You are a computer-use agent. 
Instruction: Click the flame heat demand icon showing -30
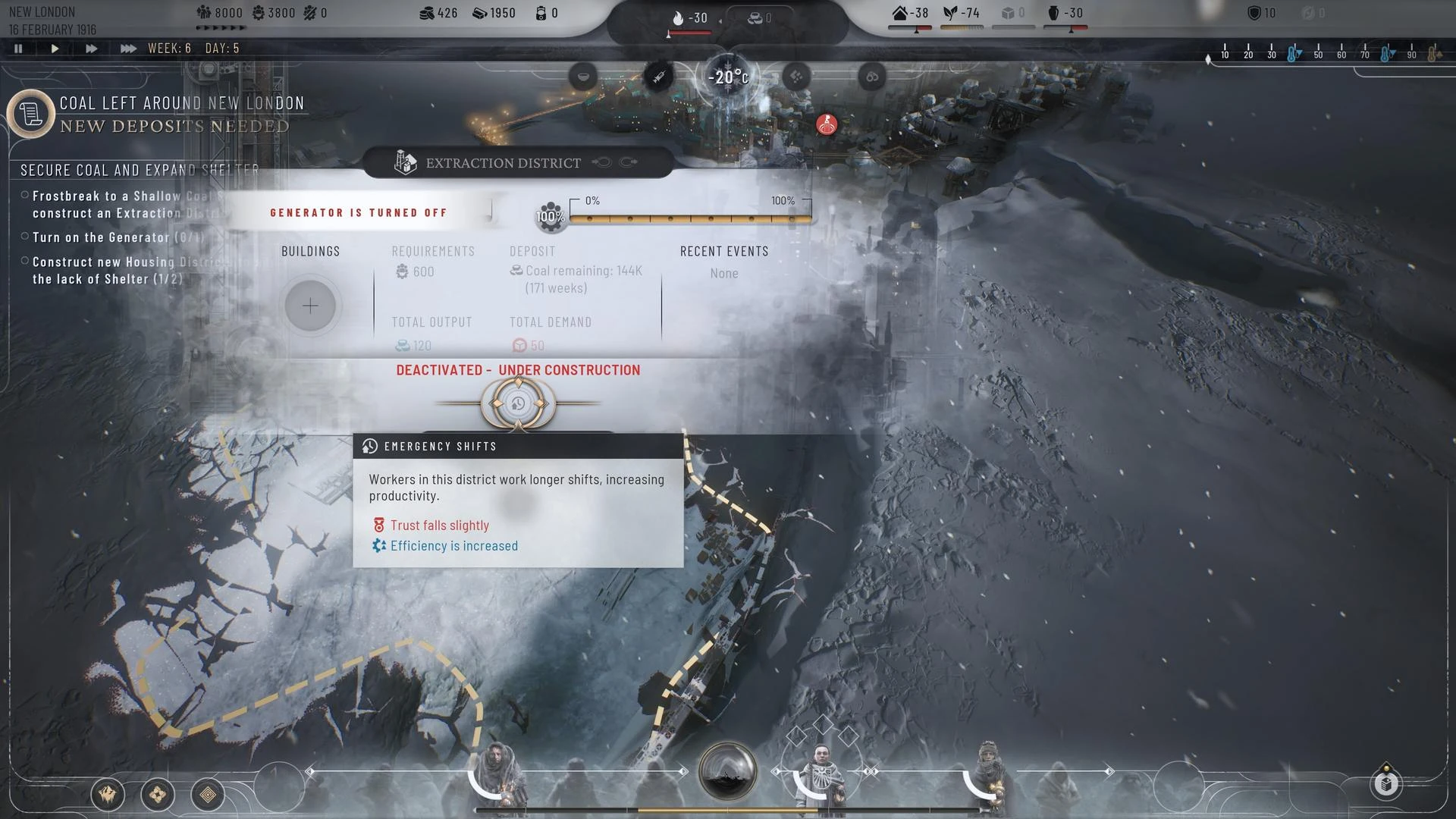click(677, 17)
